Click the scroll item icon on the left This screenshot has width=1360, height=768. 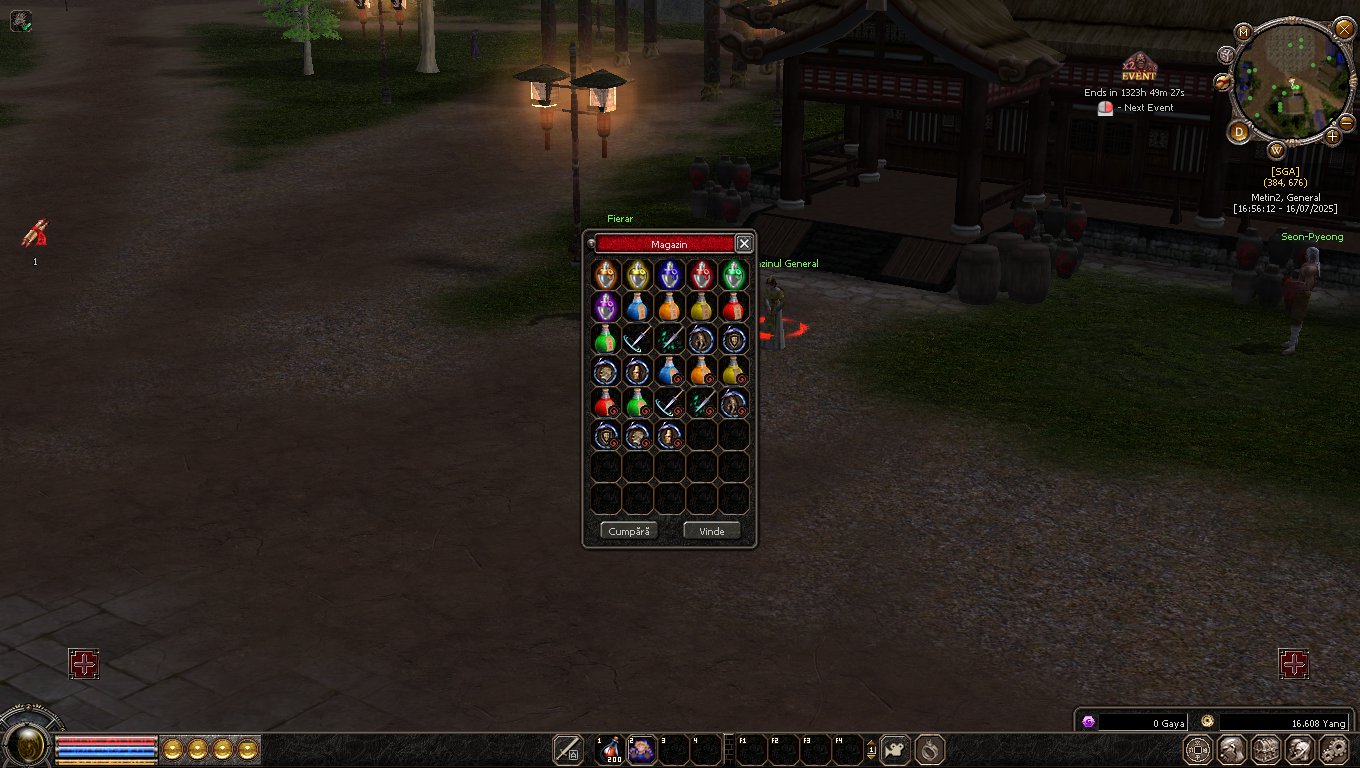(35, 234)
